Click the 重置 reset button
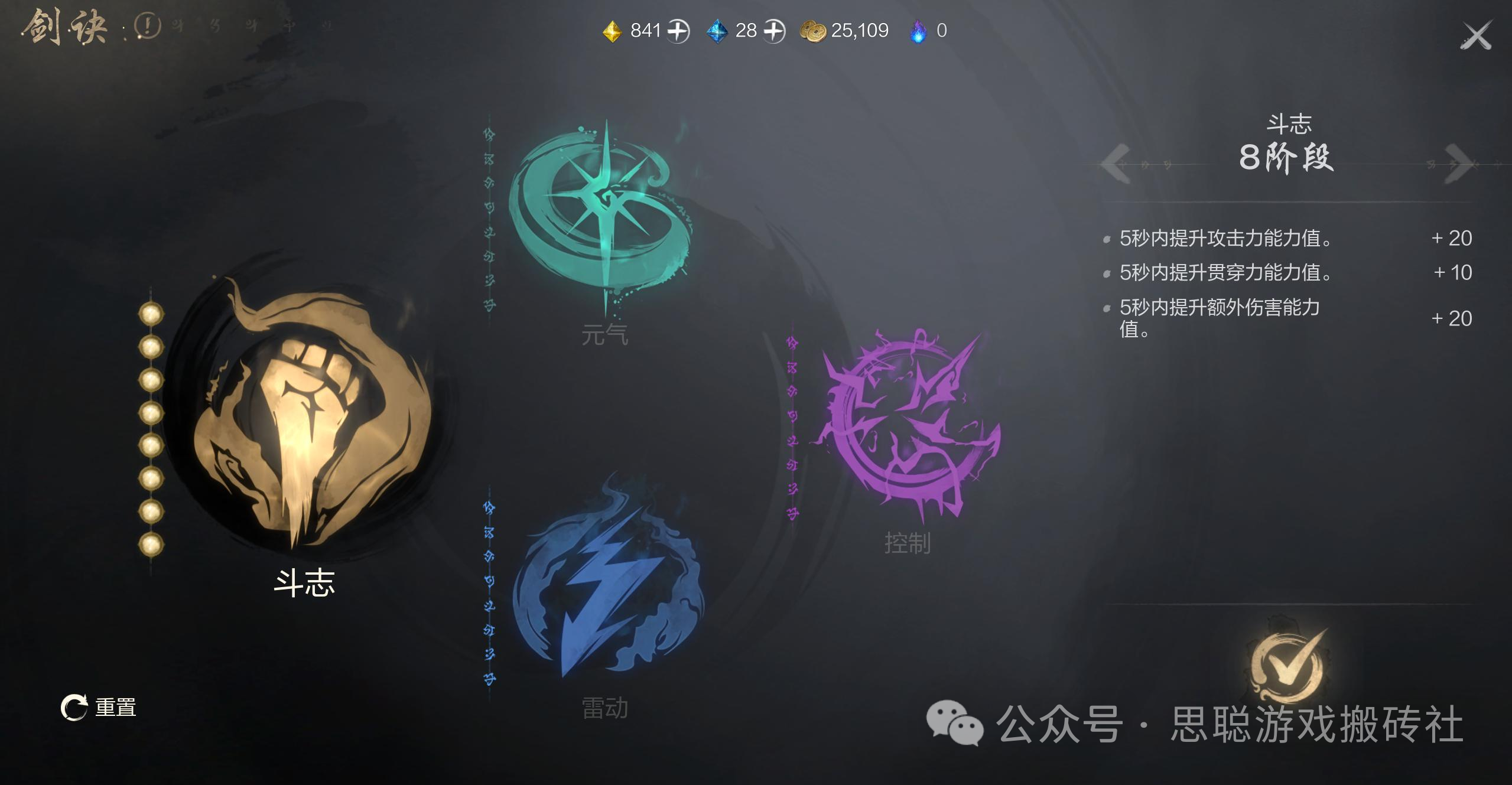Image resolution: width=1512 pixels, height=785 pixels. click(99, 707)
